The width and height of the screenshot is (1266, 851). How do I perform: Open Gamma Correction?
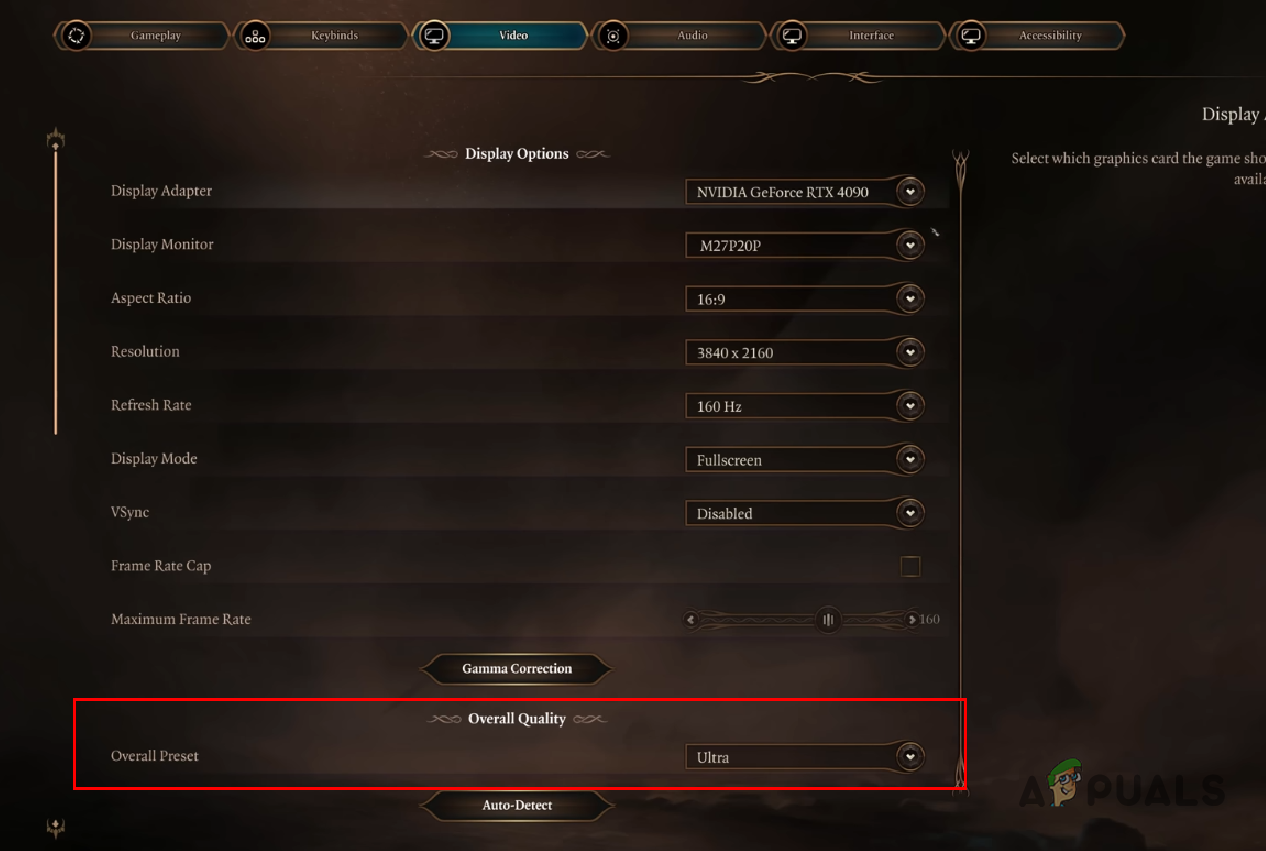517,669
